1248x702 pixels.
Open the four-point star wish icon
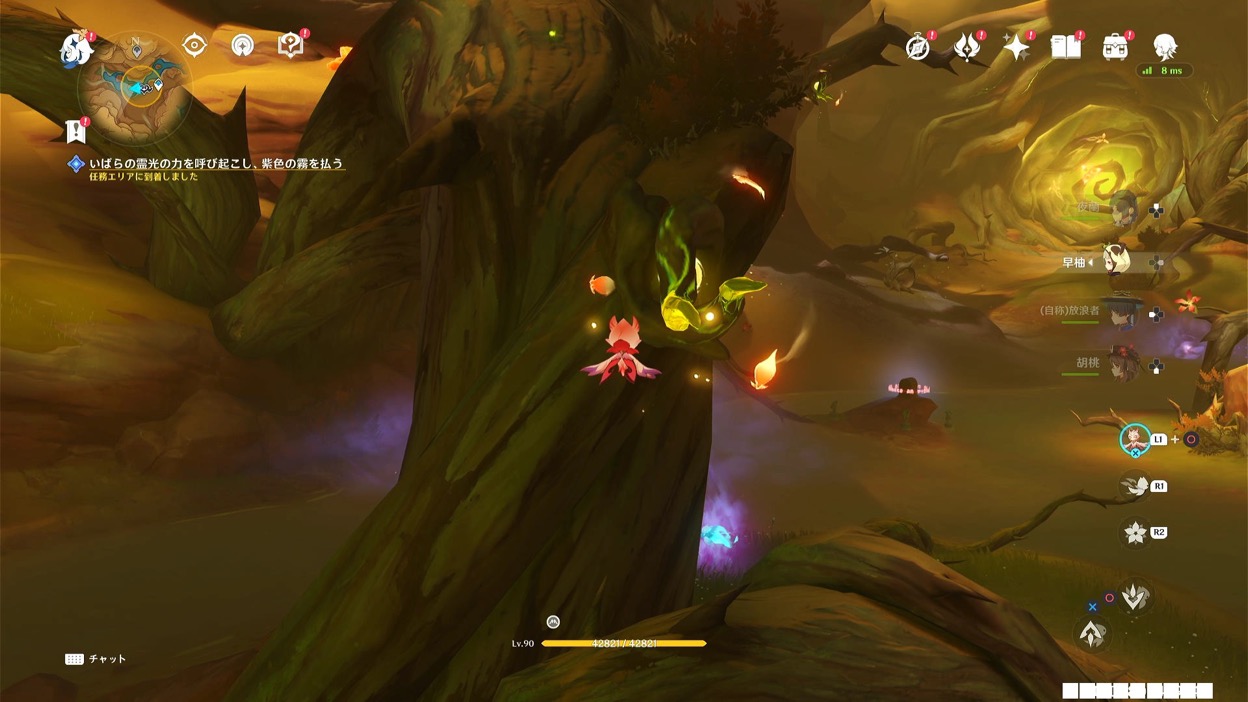(x=1016, y=47)
